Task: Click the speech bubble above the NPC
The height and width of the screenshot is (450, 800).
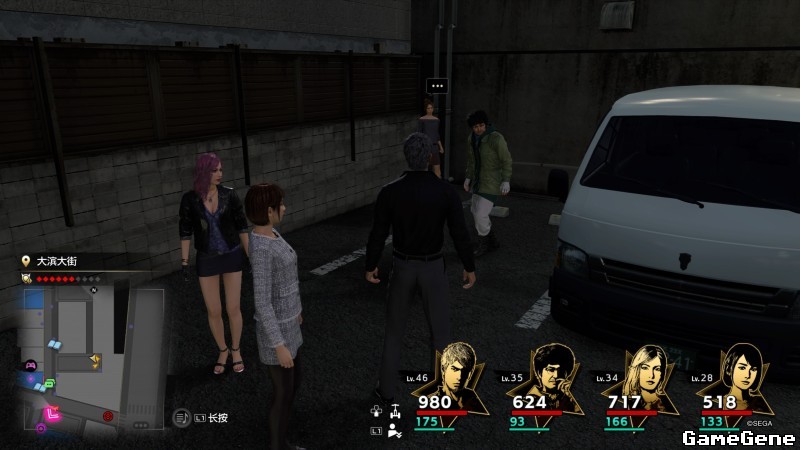Action: click(436, 86)
